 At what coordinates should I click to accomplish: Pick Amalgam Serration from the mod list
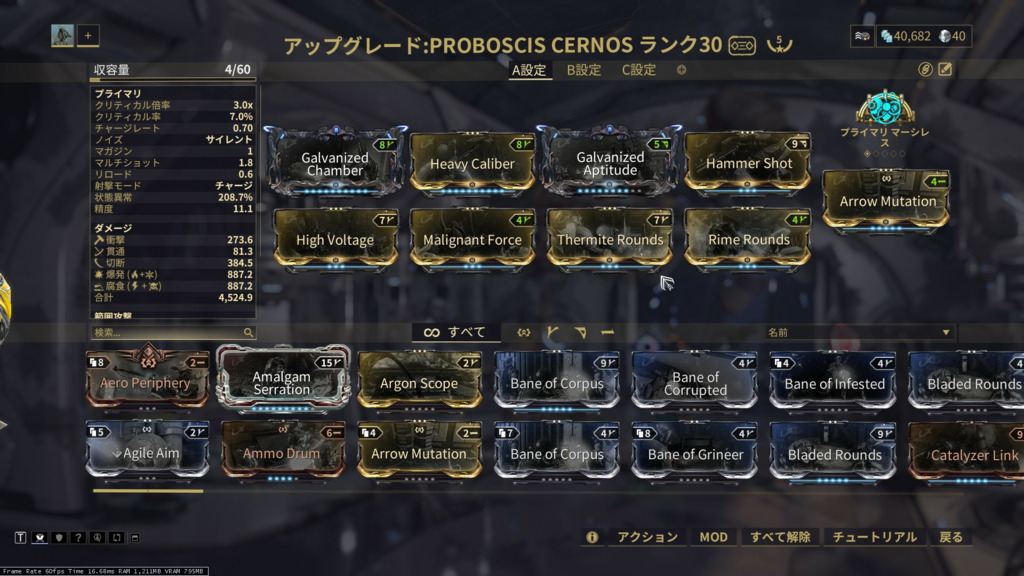point(282,383)
